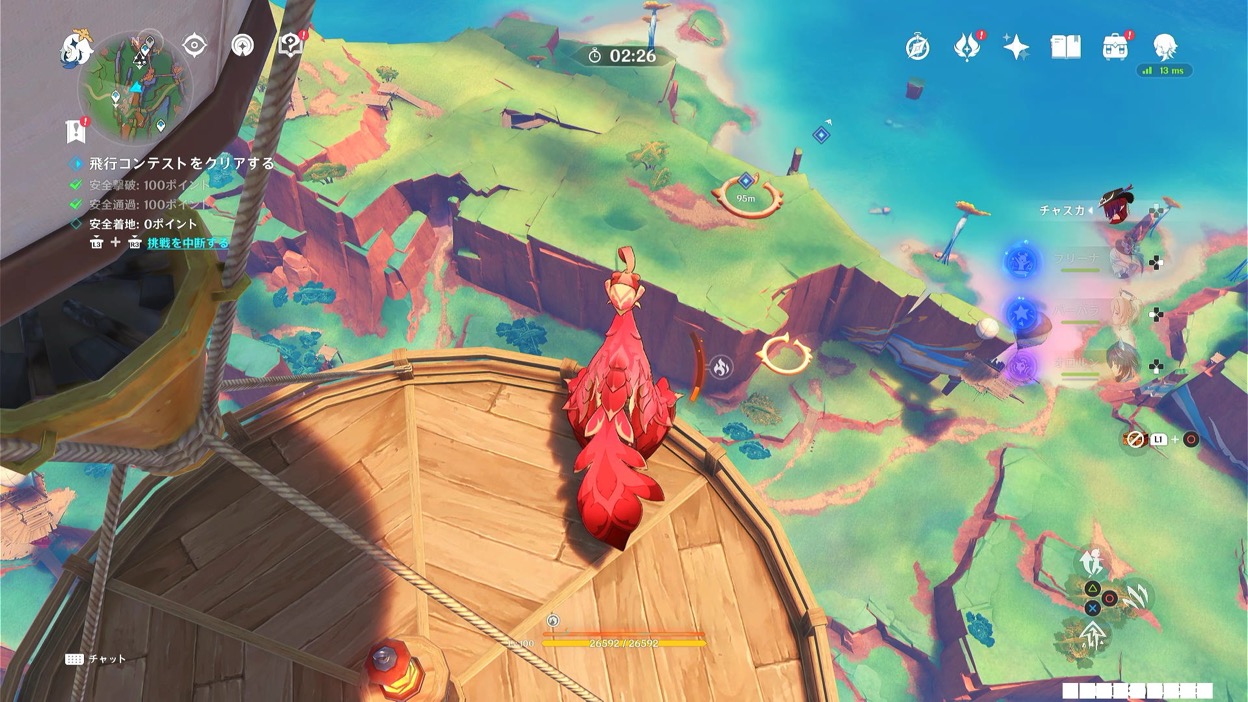This screenshot has width=1248, height=702.
Task: Click the star beacon icon beside the minimap
Action: (242, 45)
